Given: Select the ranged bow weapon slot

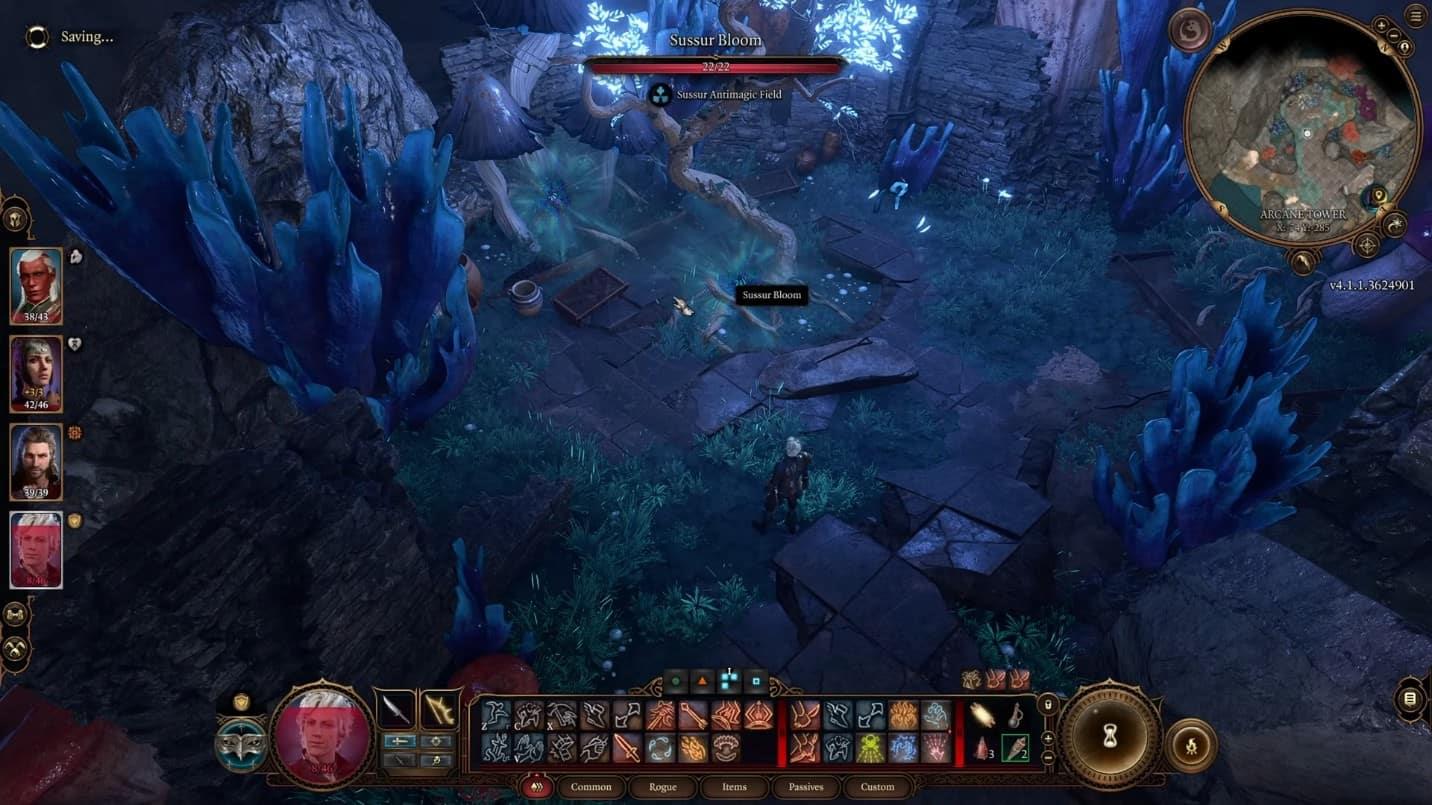Looking at the screenshot, I should coord(439,710).
